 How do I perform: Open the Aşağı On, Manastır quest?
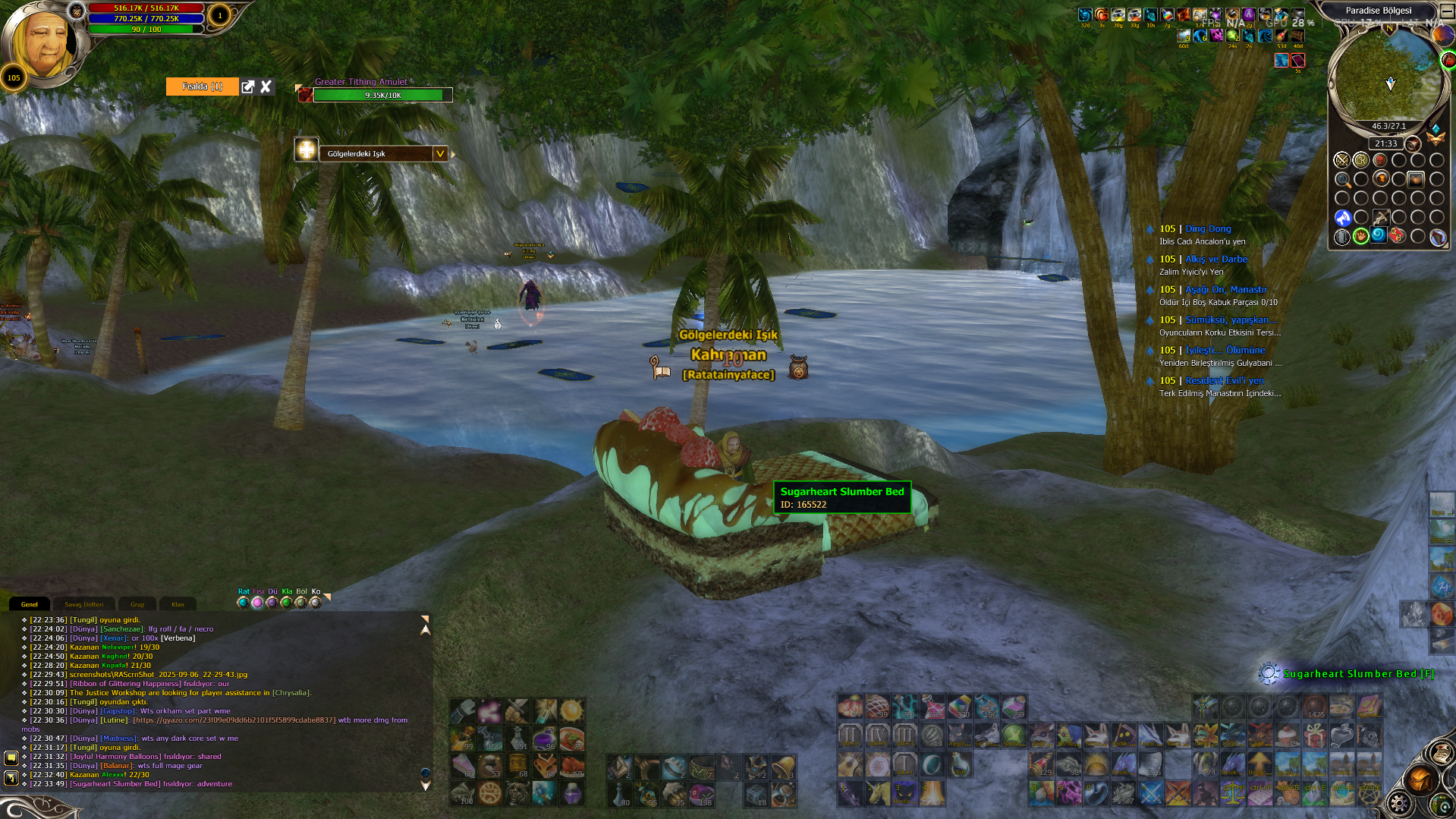[x=1225, y=289]
